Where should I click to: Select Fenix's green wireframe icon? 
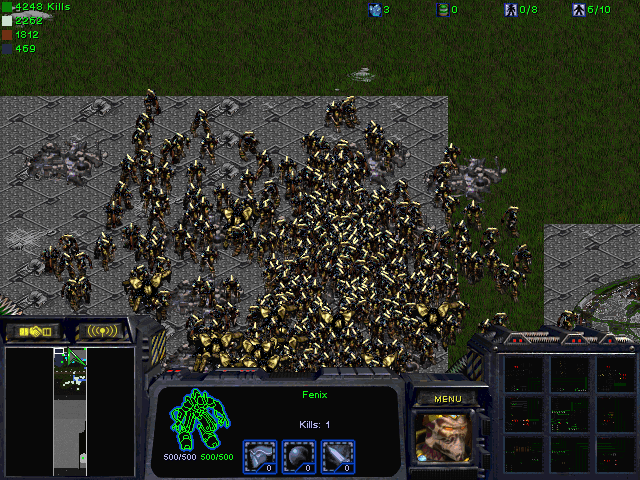pos(199,421)
